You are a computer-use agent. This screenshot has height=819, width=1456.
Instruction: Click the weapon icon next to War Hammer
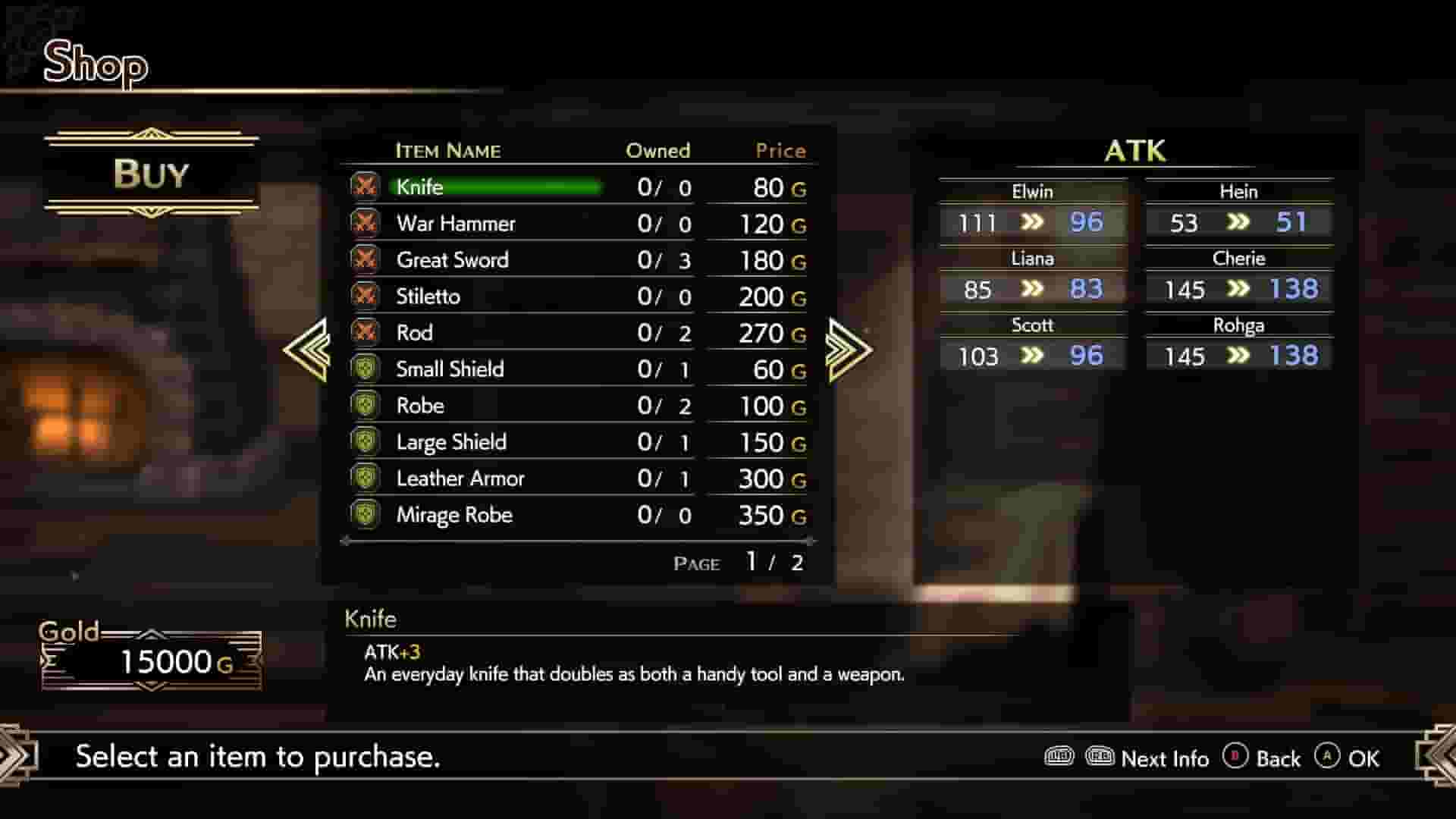point(366,223)
